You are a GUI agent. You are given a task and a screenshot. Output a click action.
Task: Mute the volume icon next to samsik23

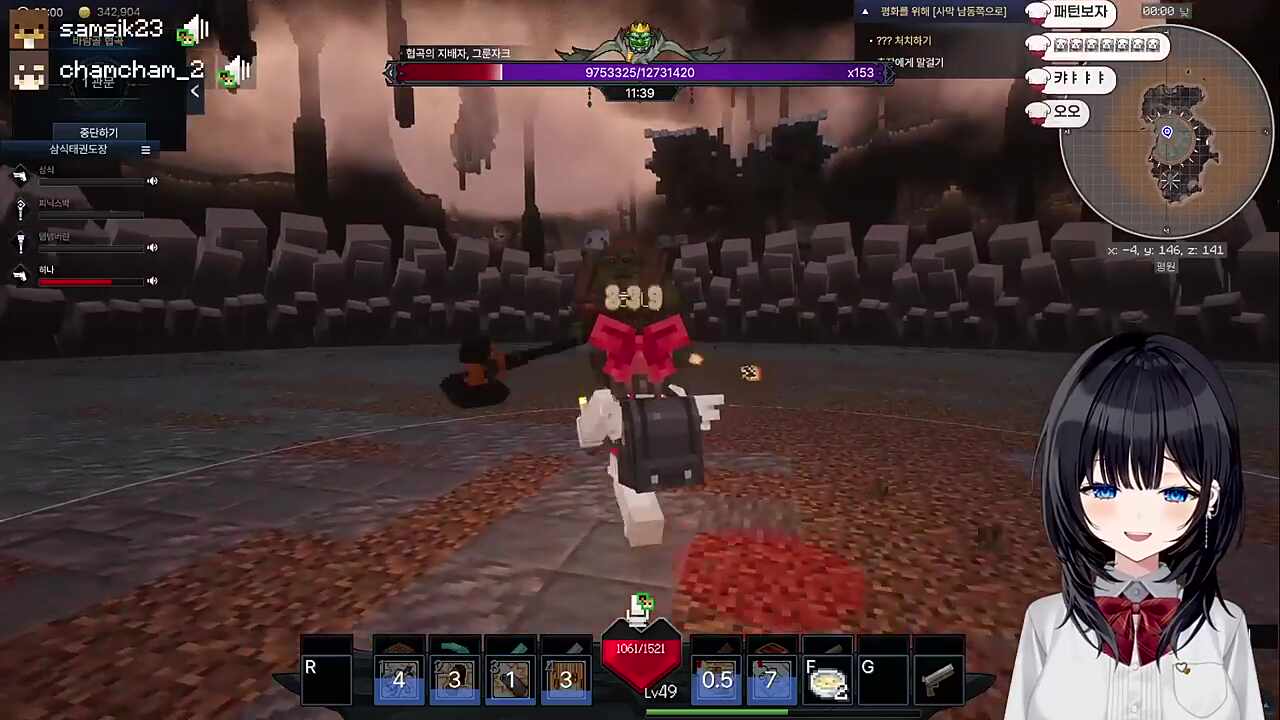(x=193, y=28)
